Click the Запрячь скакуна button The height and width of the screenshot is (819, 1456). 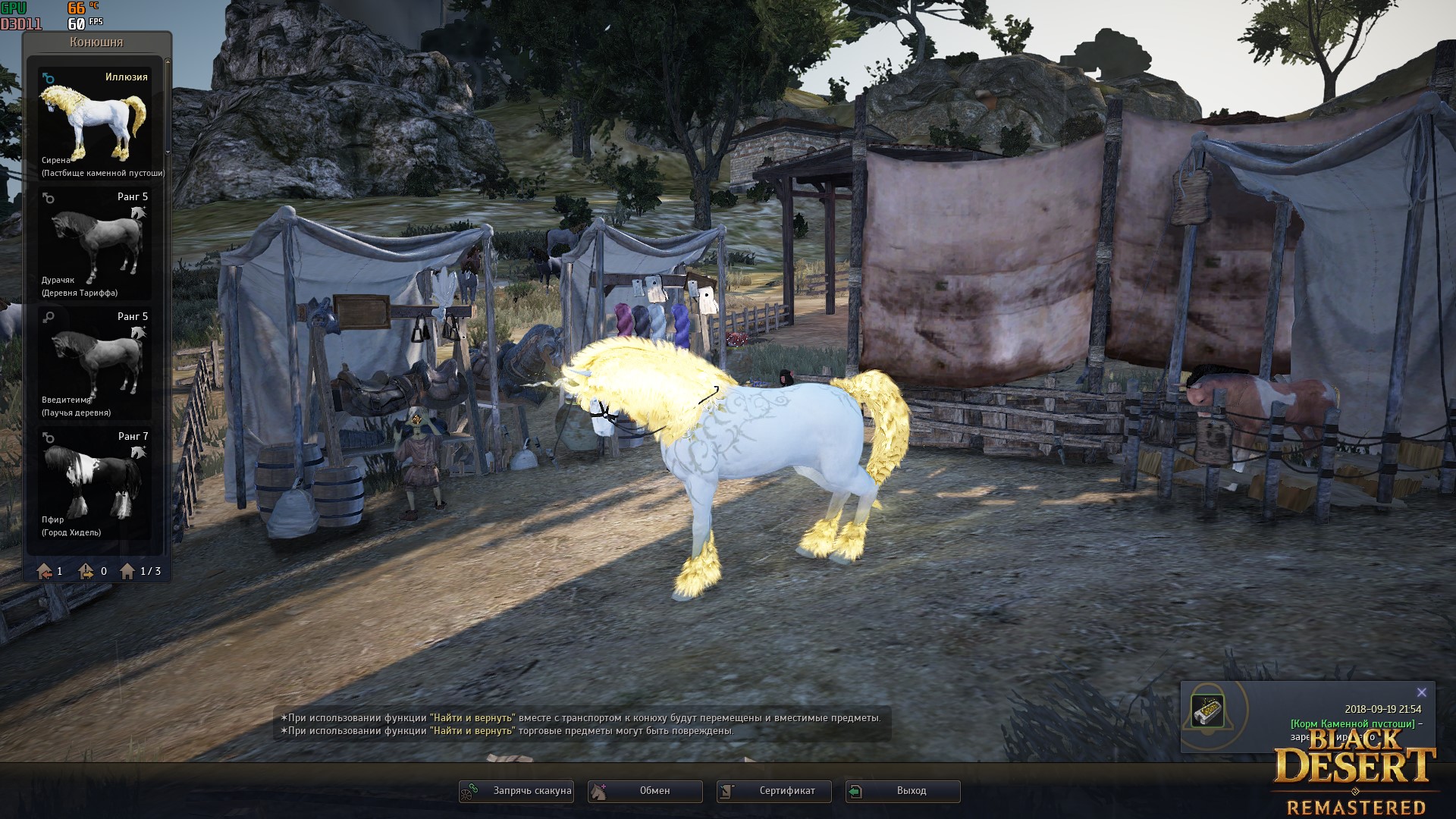516,791
